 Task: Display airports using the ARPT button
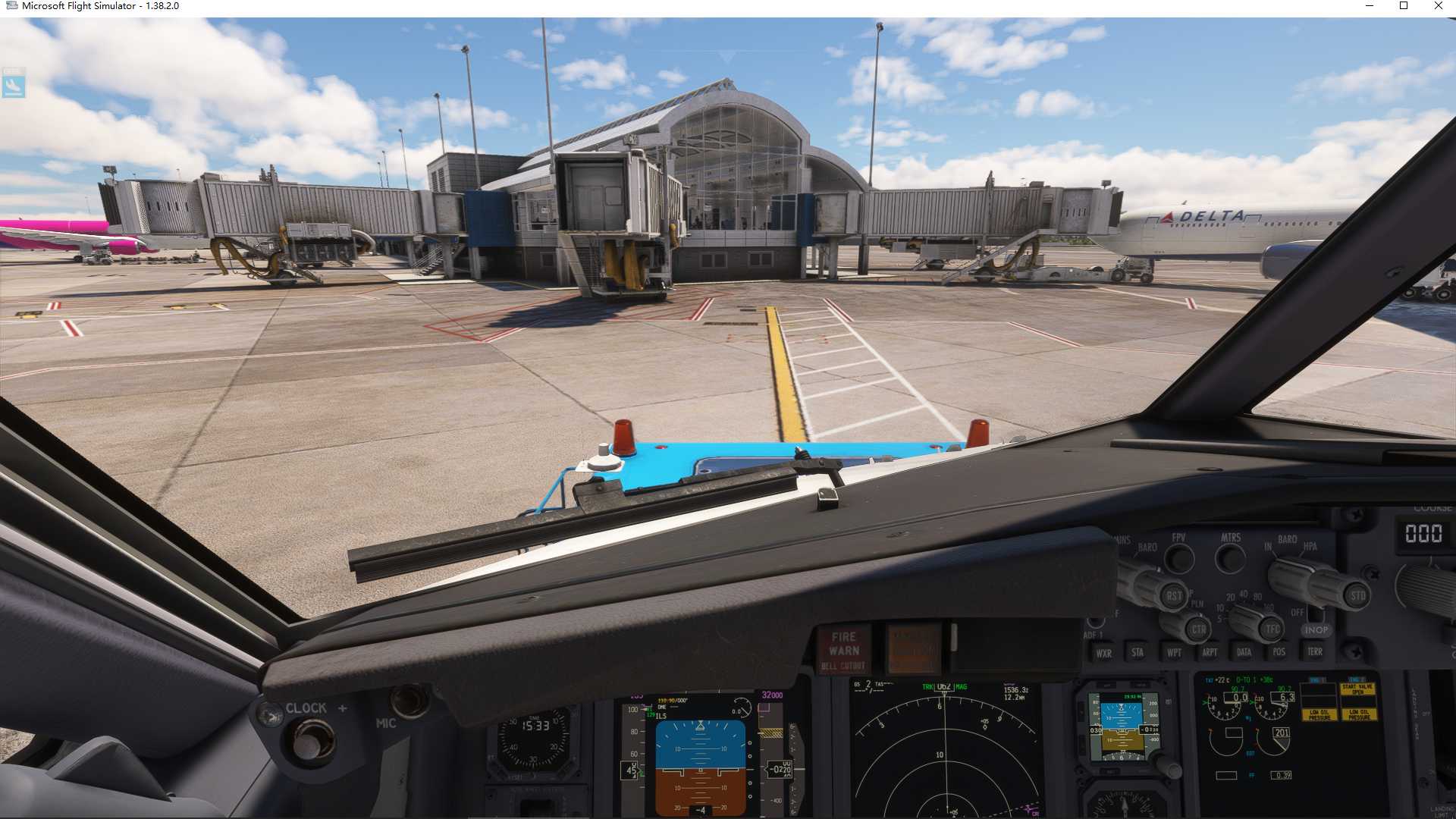coord(1210,652)
